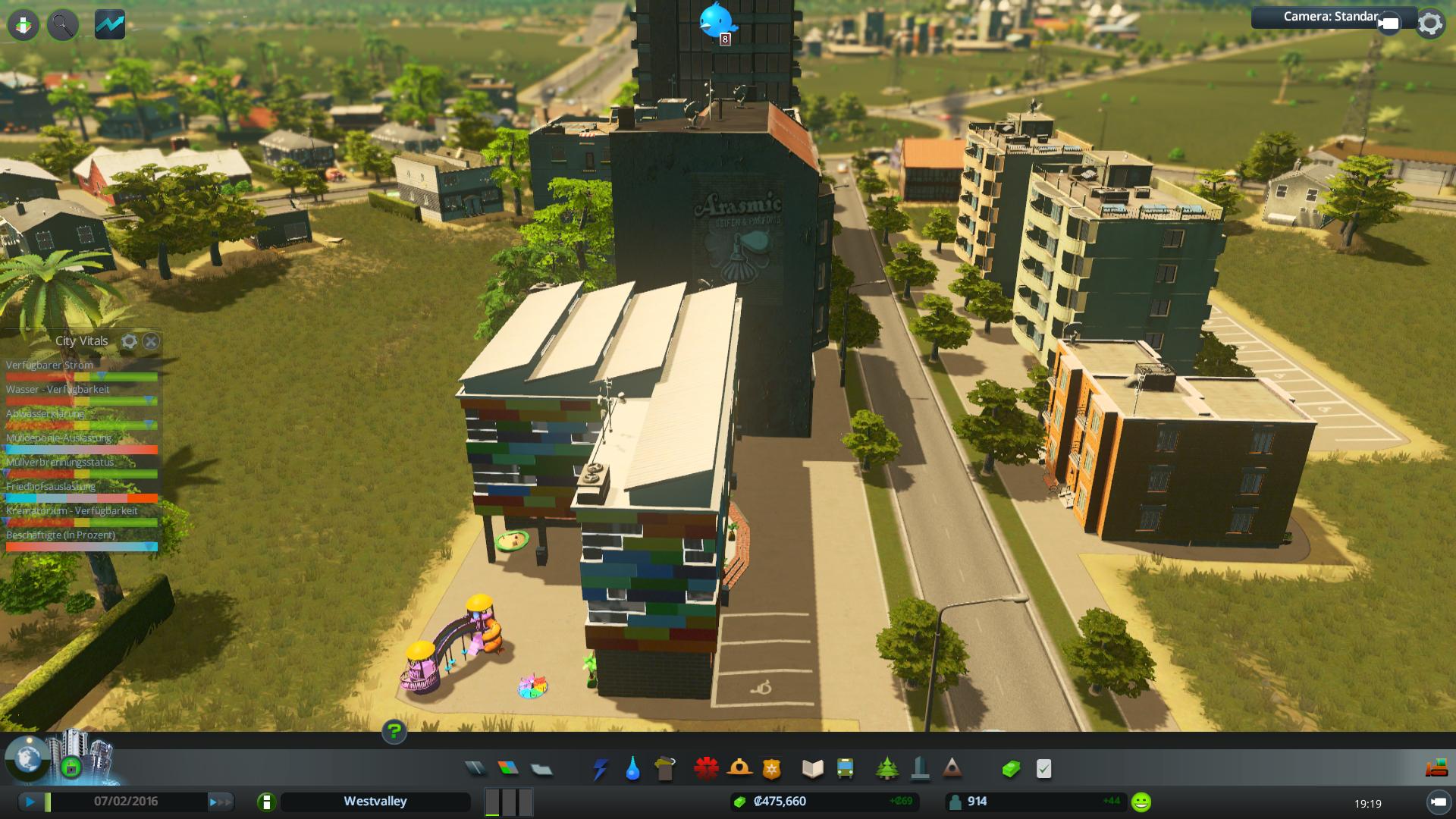Open the magnifying glass search tool
Screen dimensions: 1456x819
pyautogui.click(x=63, y=25)
